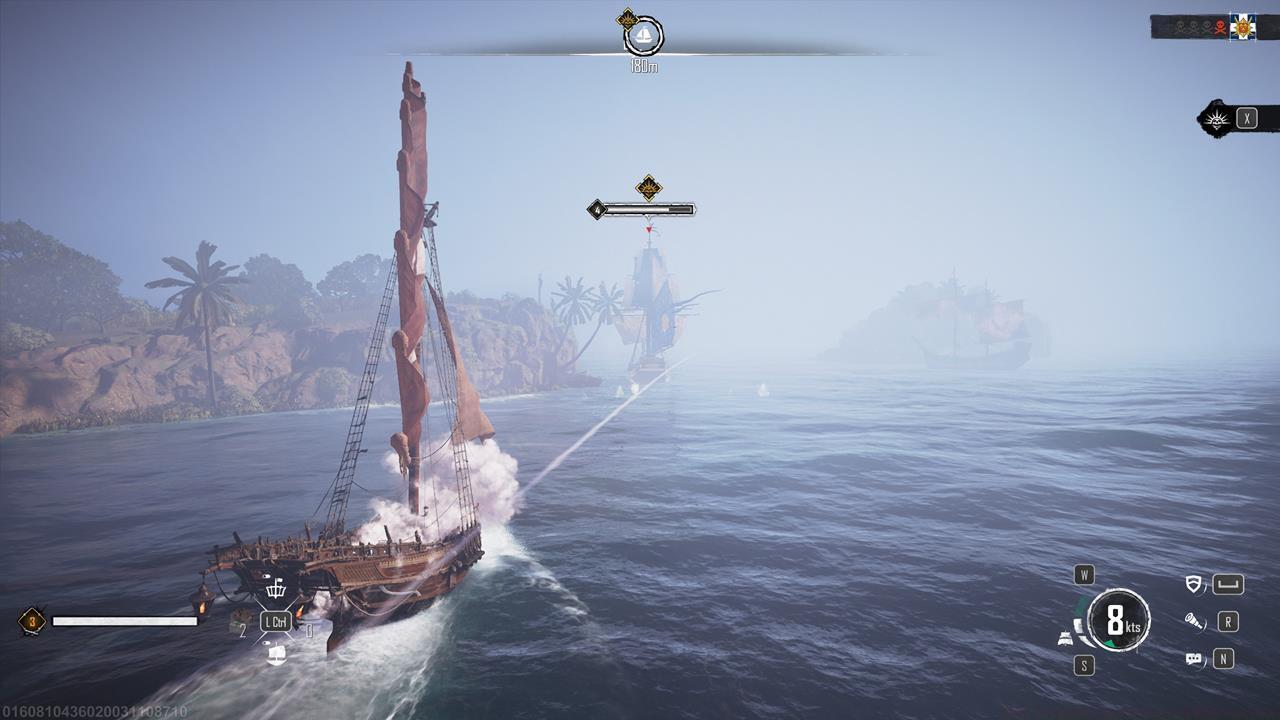Open the chat speech bubble icon
The width and height of the screenshot is (1280, 720).
1193,659
